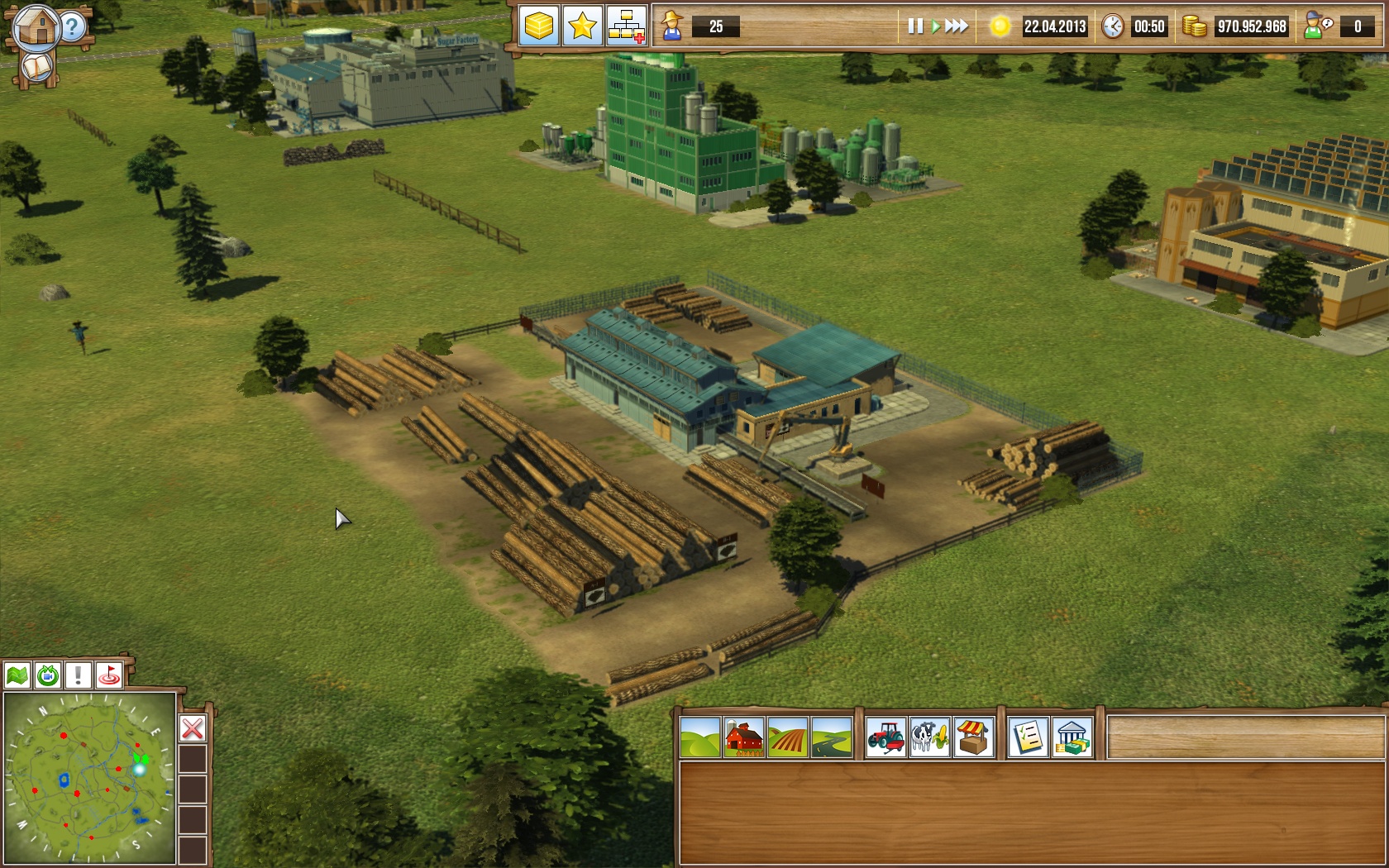
Task: Open the red tractor vehicles menu
Action: pyautogui.click(x=885, y=737)
